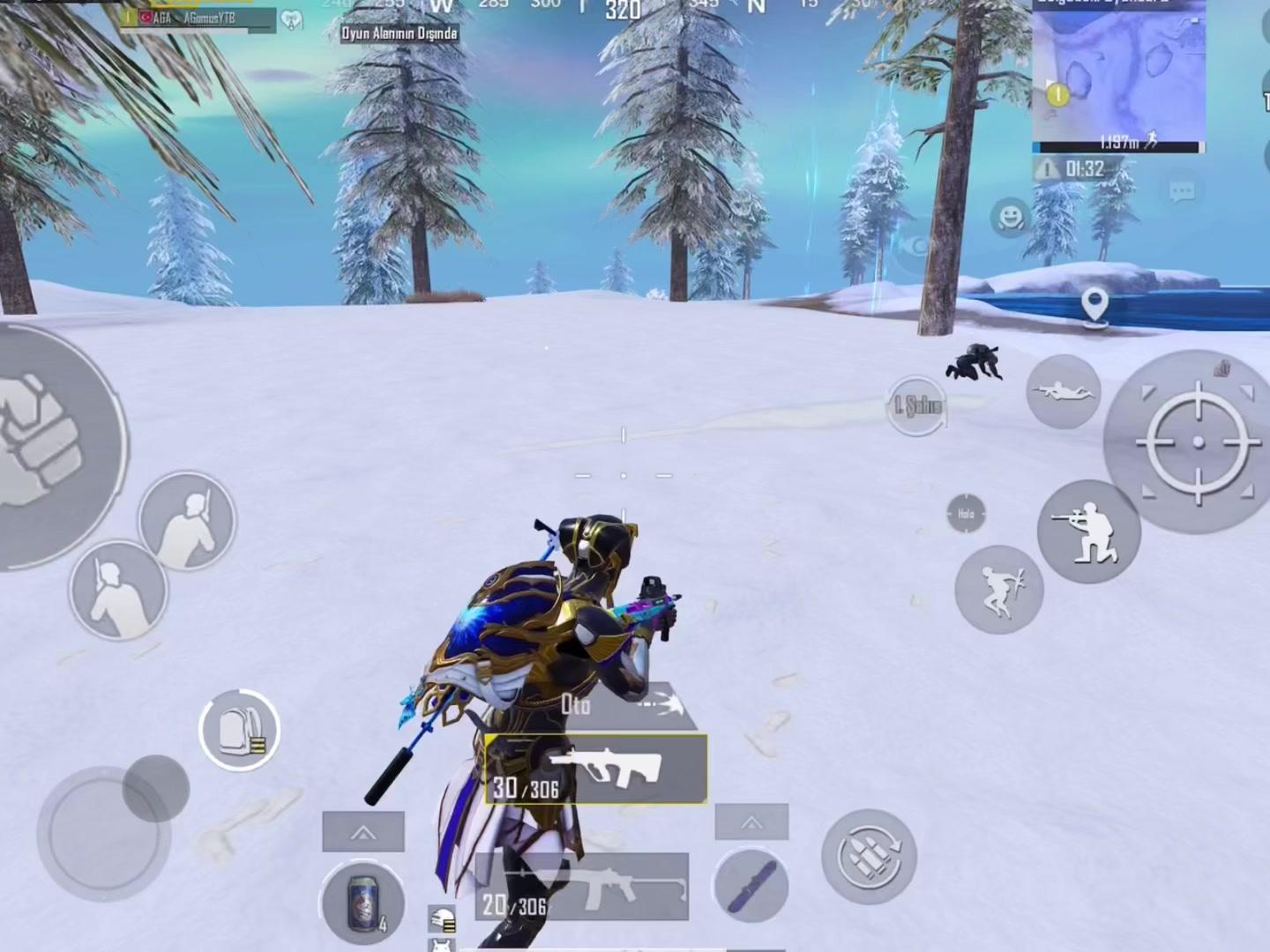Tap the 'Oto' fire mode label to change it

[x=575, y=705]
